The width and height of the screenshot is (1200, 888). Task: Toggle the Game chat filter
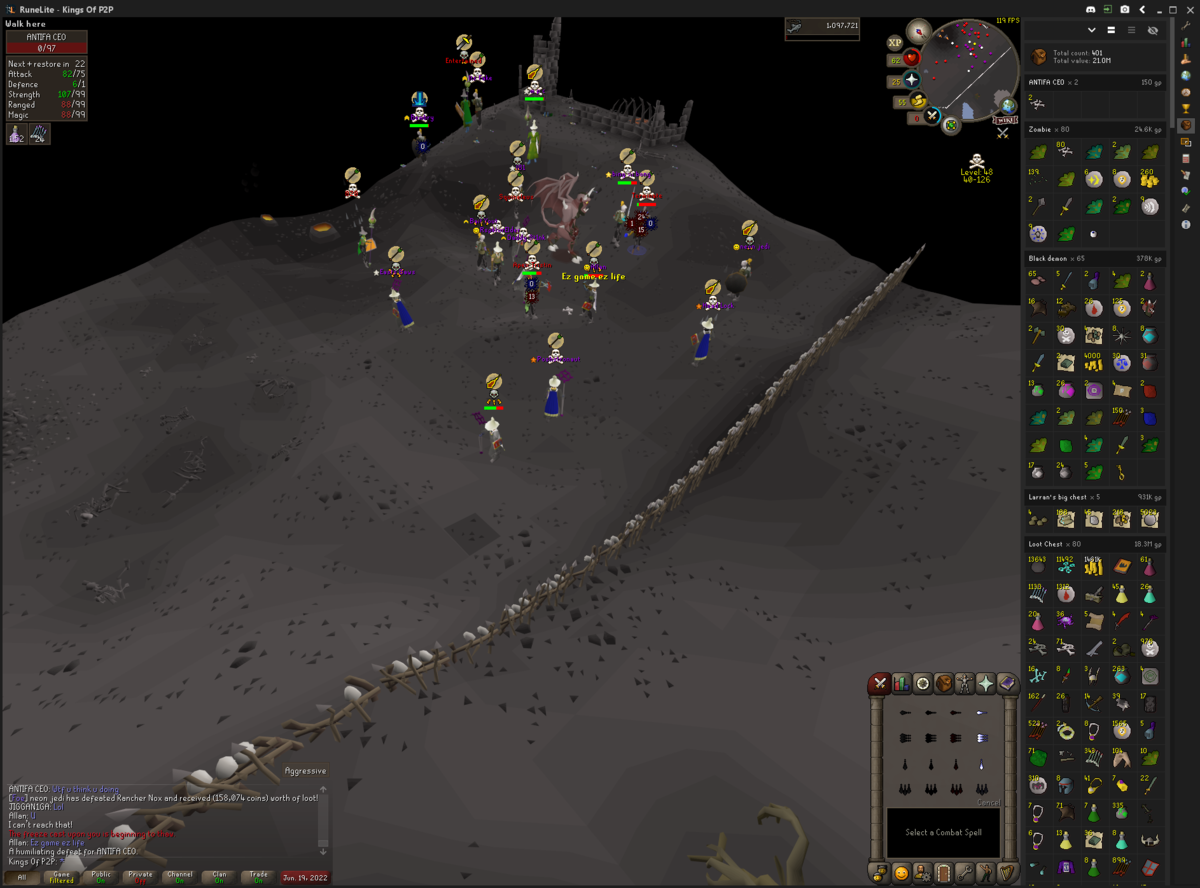click(x=62, y=877)
